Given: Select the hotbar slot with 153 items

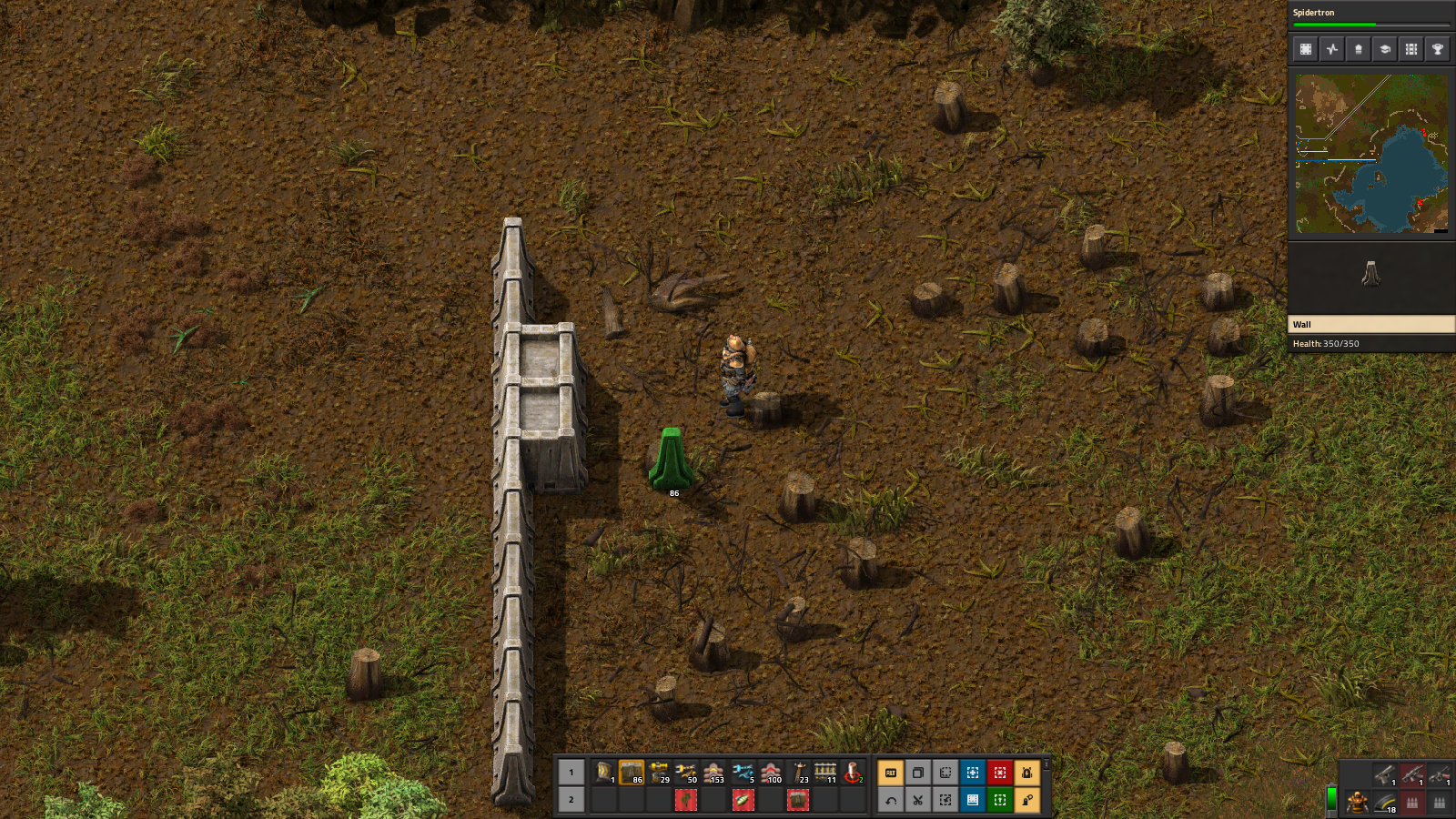Looking at the screenshot, I should 714,773.
